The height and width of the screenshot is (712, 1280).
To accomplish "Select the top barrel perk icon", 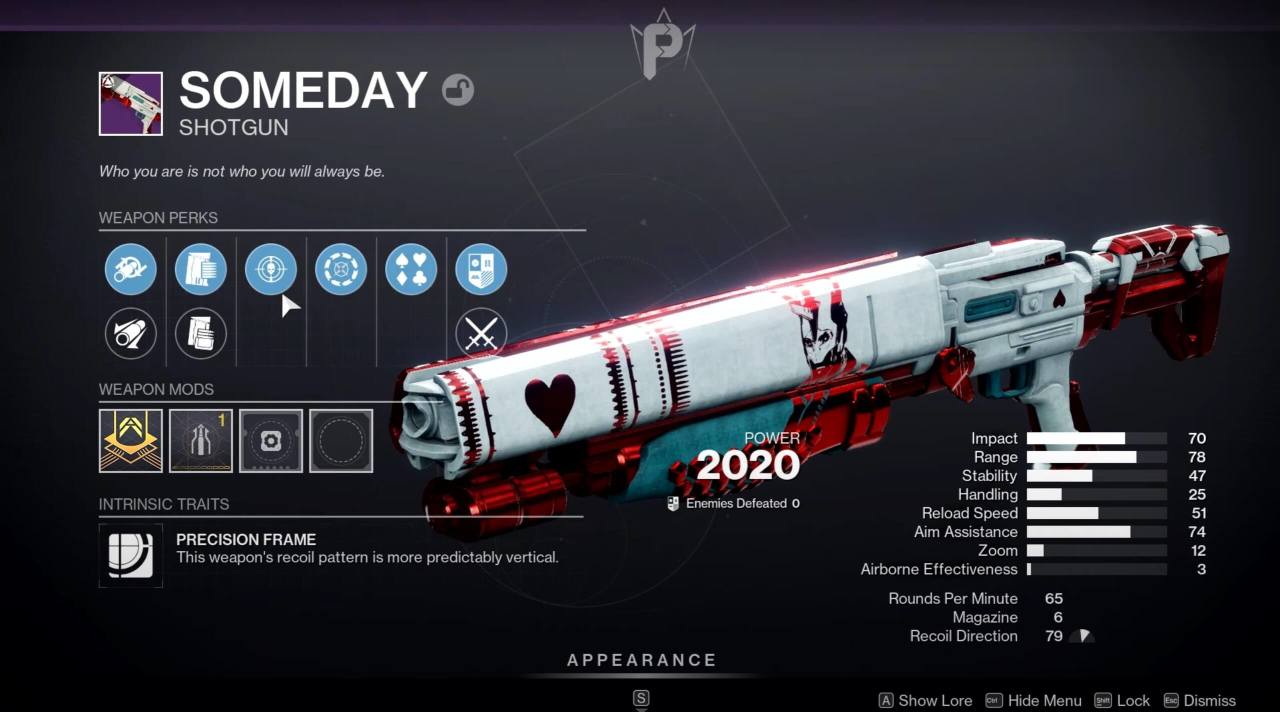I will click(131, 269).
